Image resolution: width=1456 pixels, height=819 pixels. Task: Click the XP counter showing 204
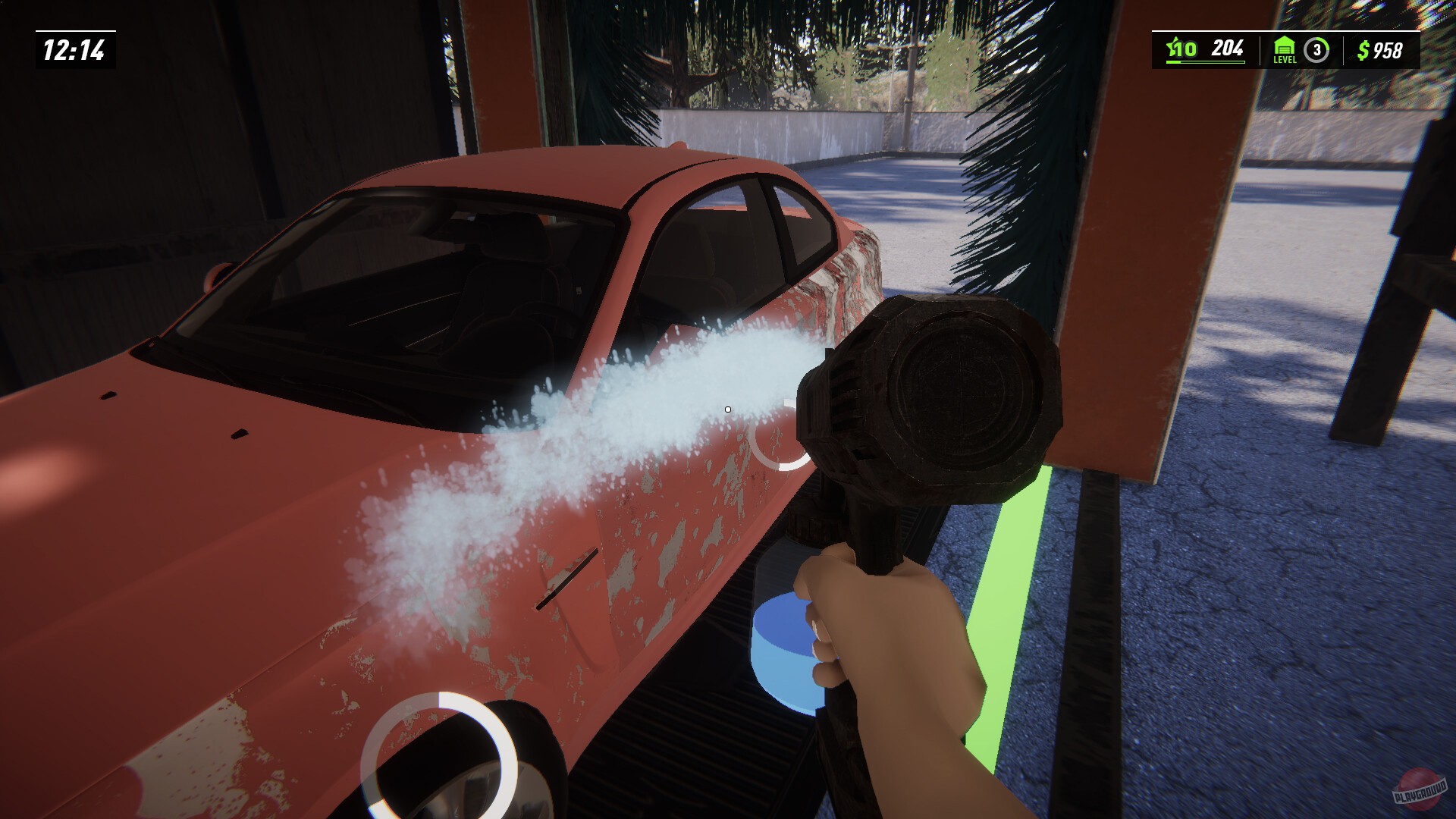[1227, 48]
